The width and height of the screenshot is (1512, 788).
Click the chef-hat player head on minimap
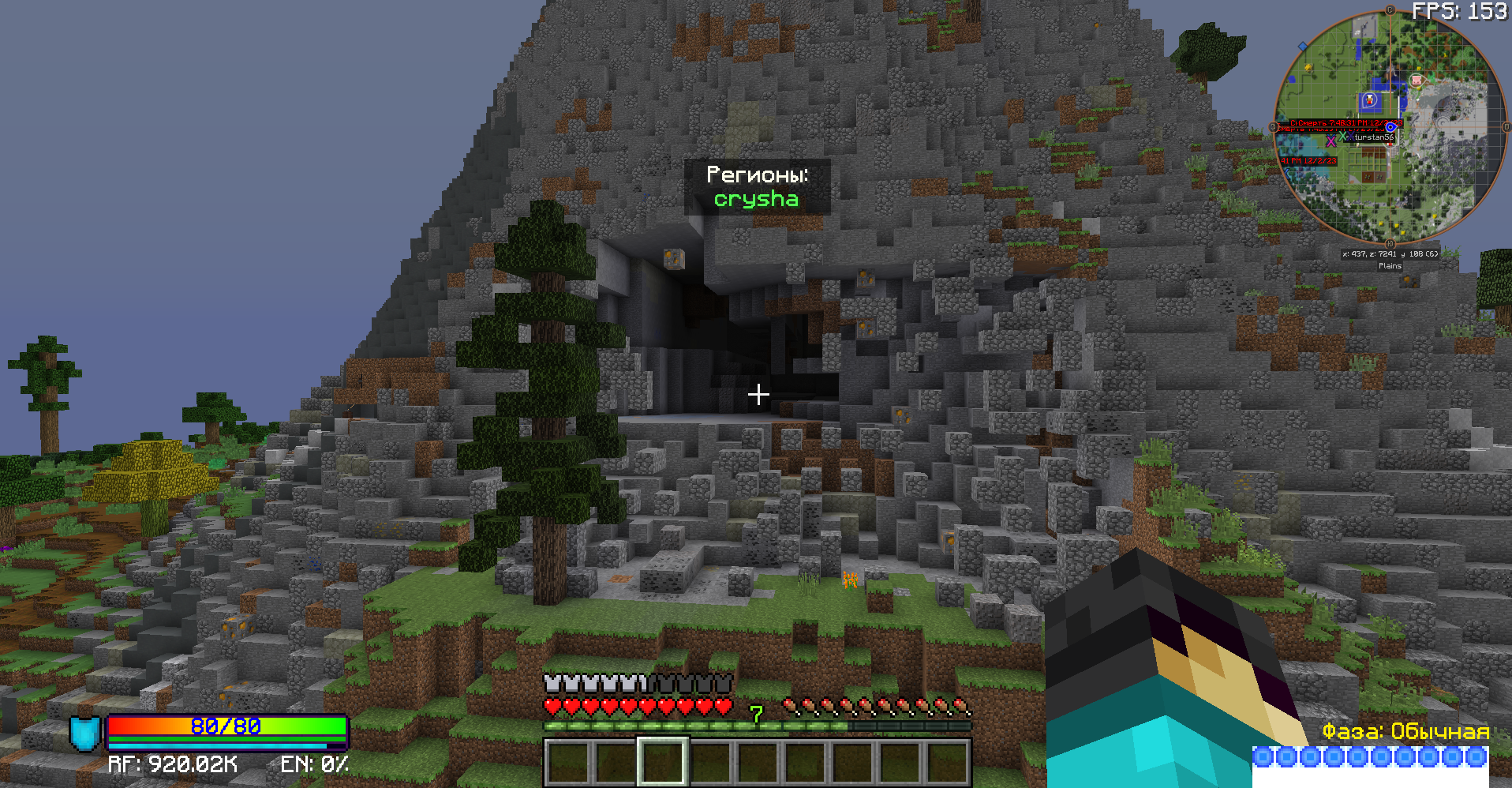pyautogui.click(x=1370, y=100)
